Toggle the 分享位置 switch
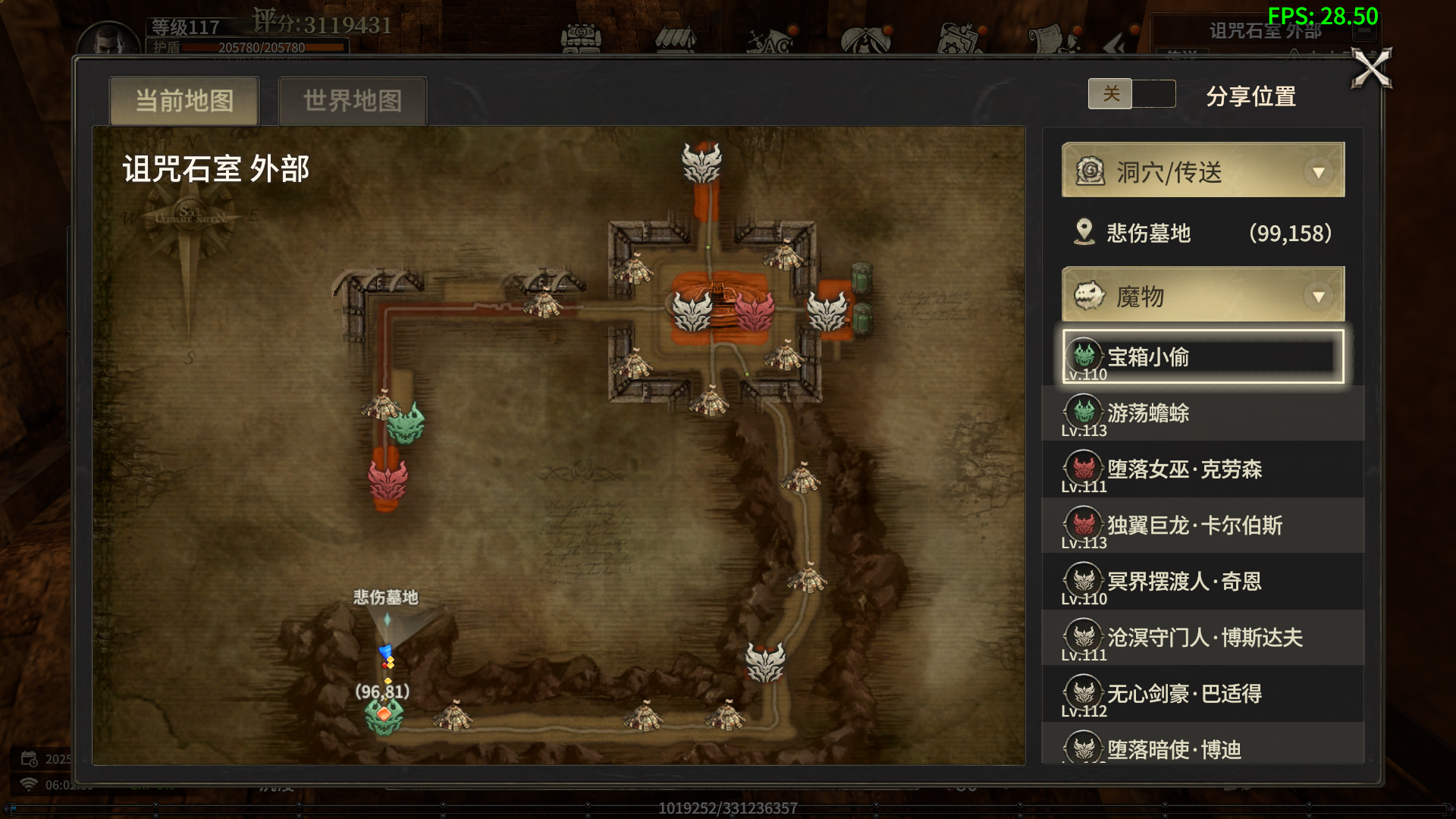This screenshot has height=819, width=1456. pos(1131,94)
